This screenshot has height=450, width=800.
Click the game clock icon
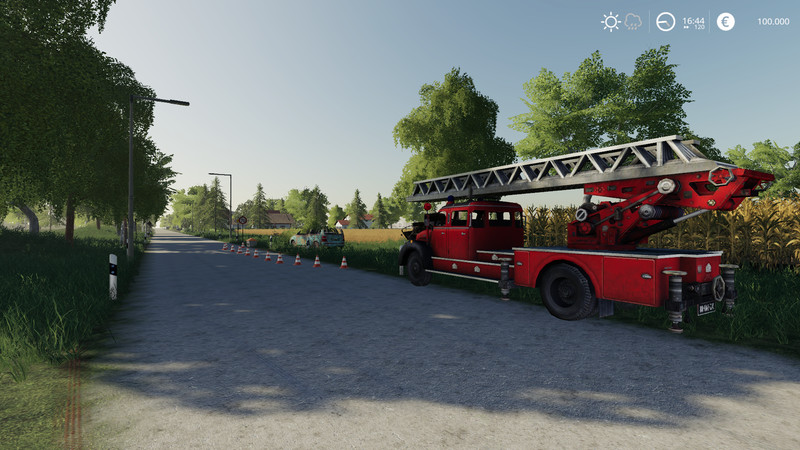665,21
